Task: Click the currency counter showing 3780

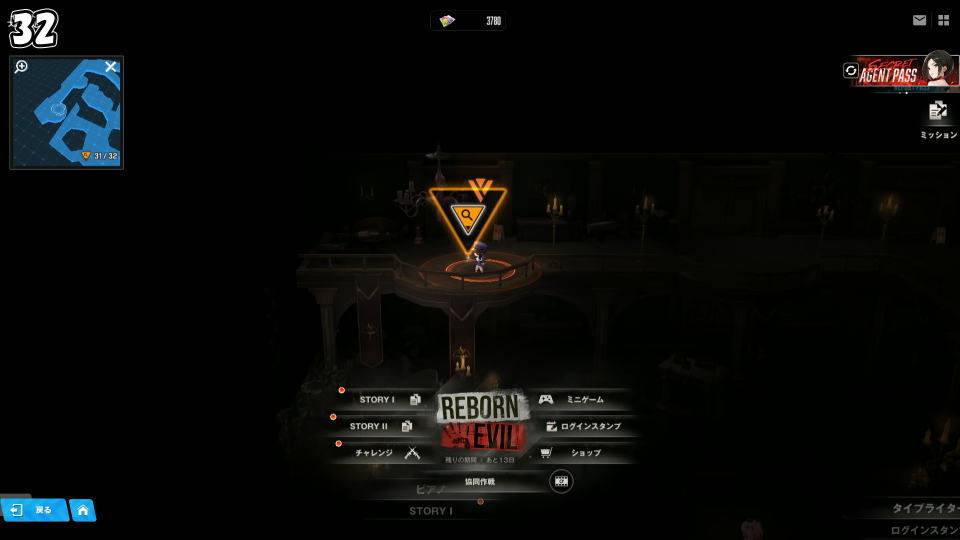Action: (x=469, y=21)
